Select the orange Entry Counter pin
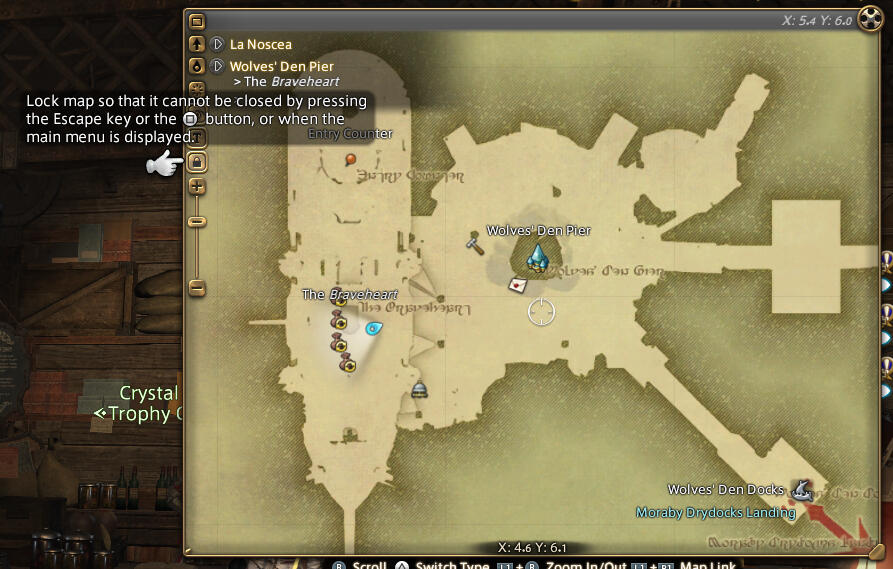This screenshot has width=893, height=569. pyautogui.click(x=351, y=159)
